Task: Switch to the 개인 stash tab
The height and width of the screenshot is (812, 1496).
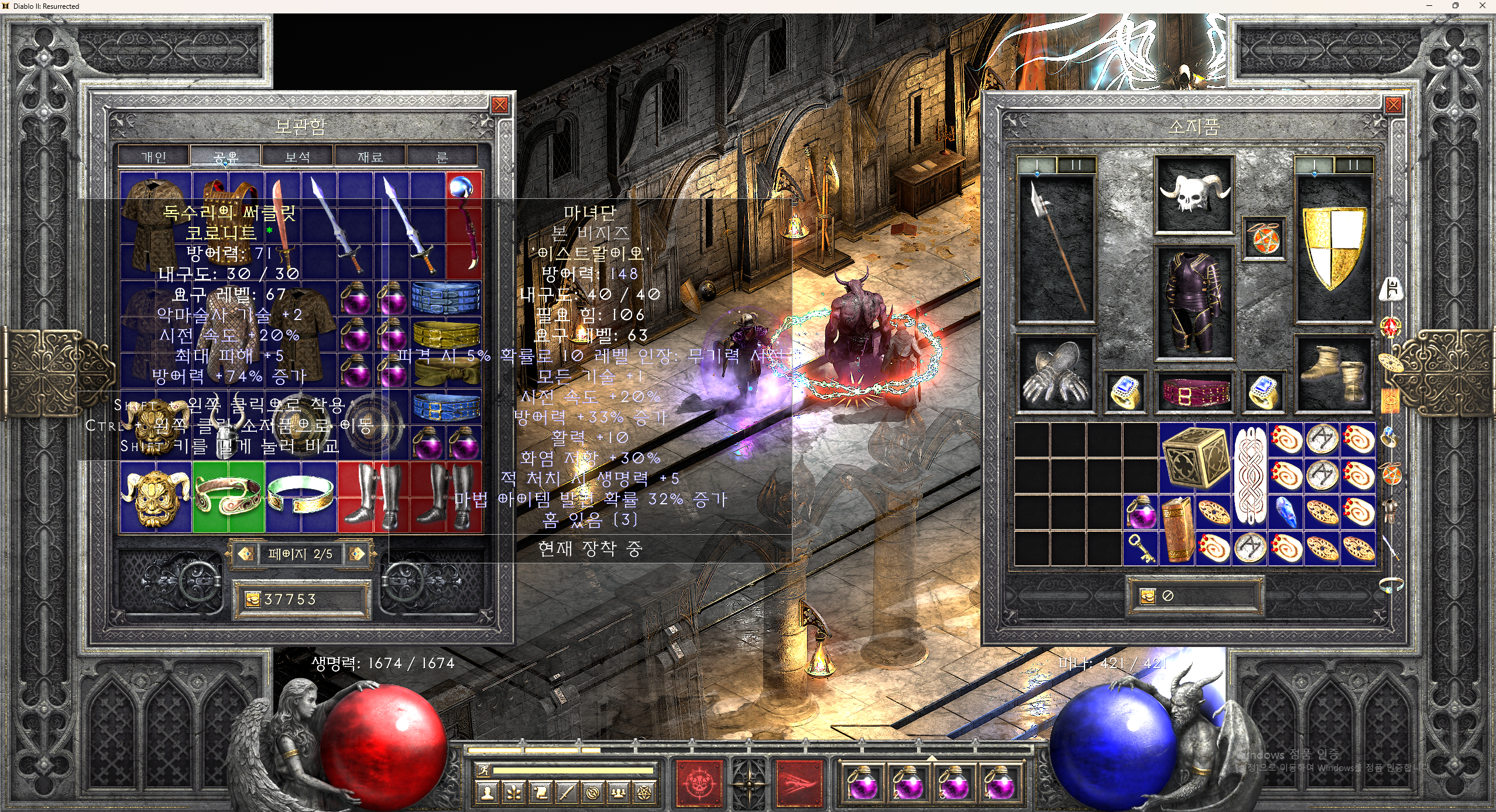Action: 154,157
